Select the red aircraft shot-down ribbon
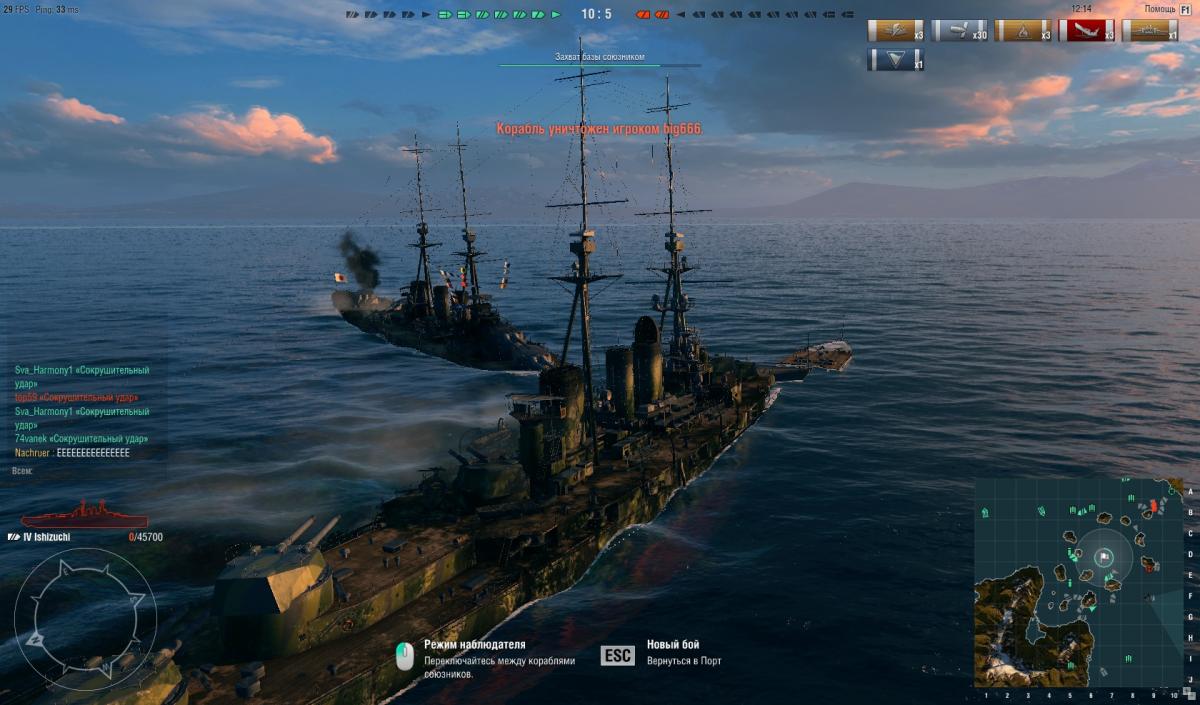 pos(1086,31)
